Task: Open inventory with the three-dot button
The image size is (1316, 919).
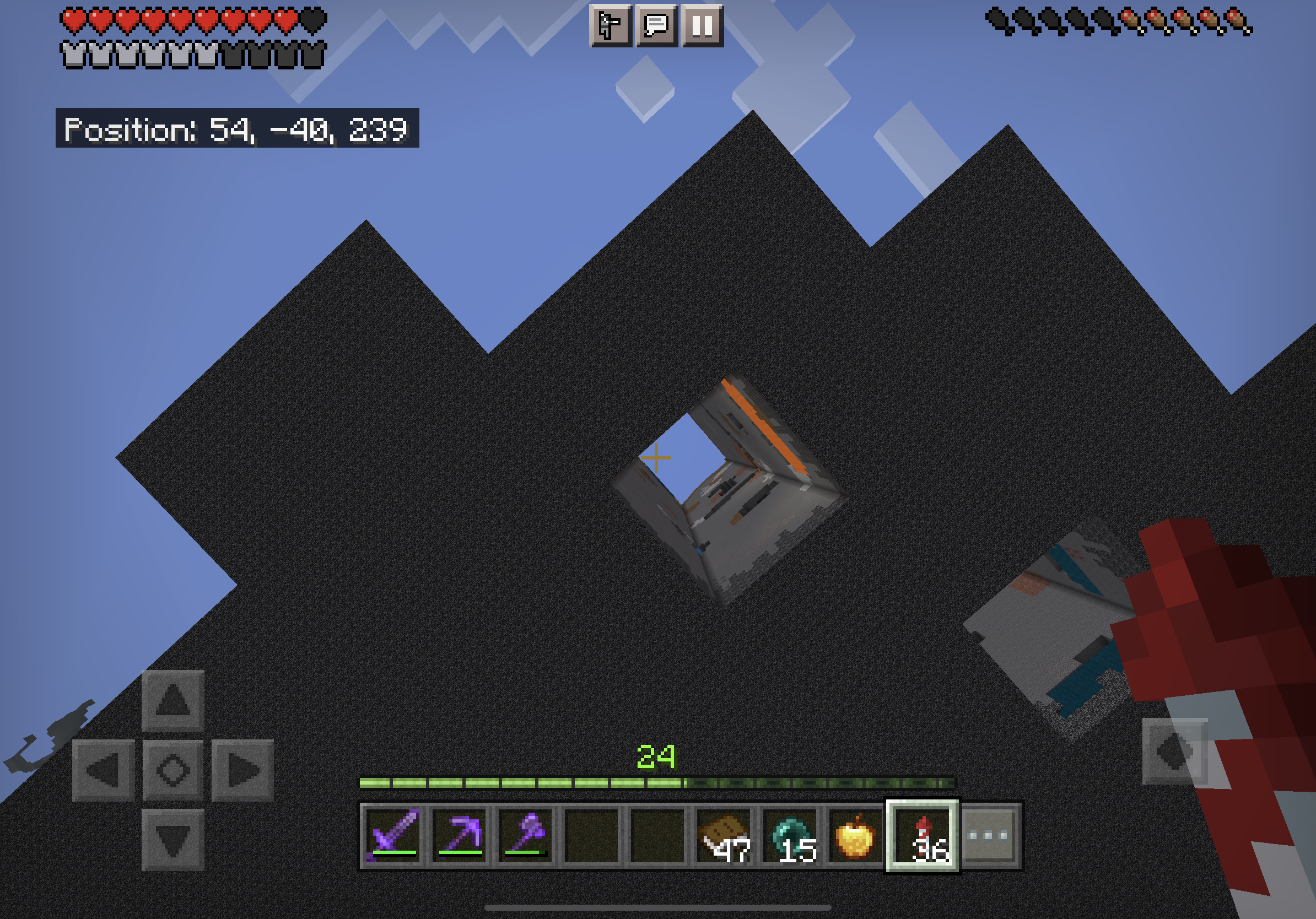Action: 988,835
